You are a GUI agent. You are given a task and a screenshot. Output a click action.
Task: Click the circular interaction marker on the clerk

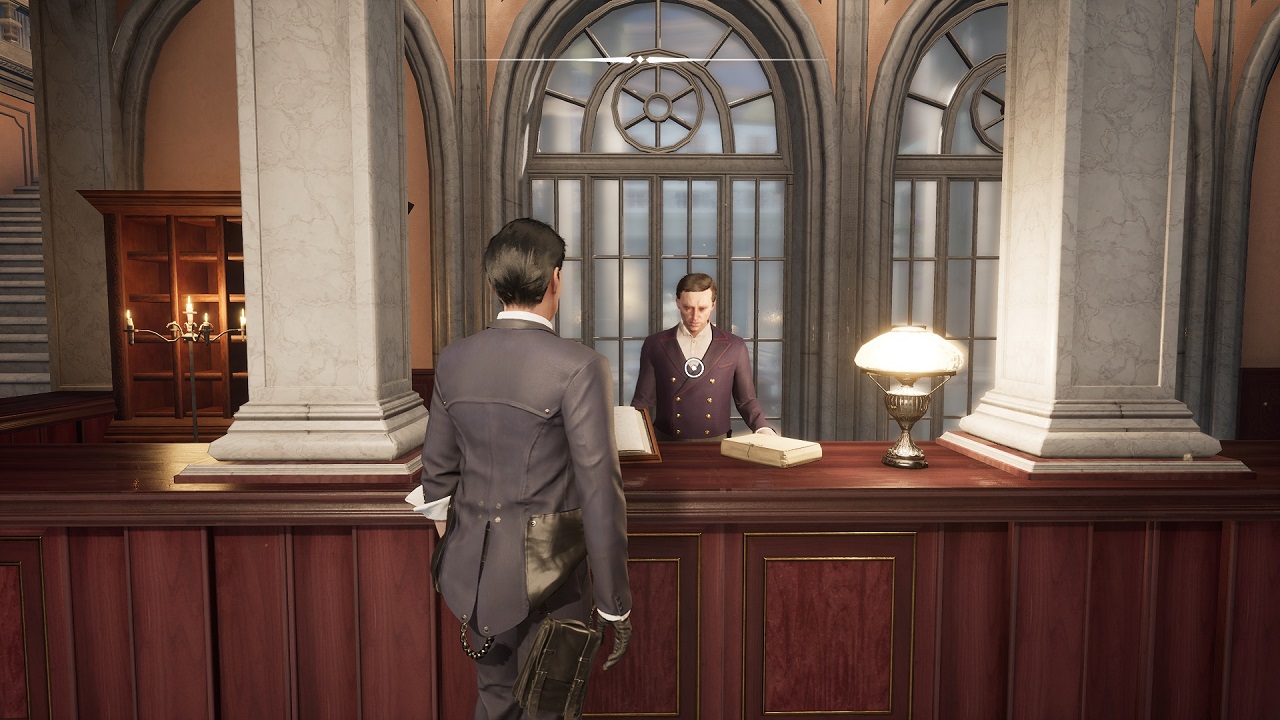coord(694,367)
